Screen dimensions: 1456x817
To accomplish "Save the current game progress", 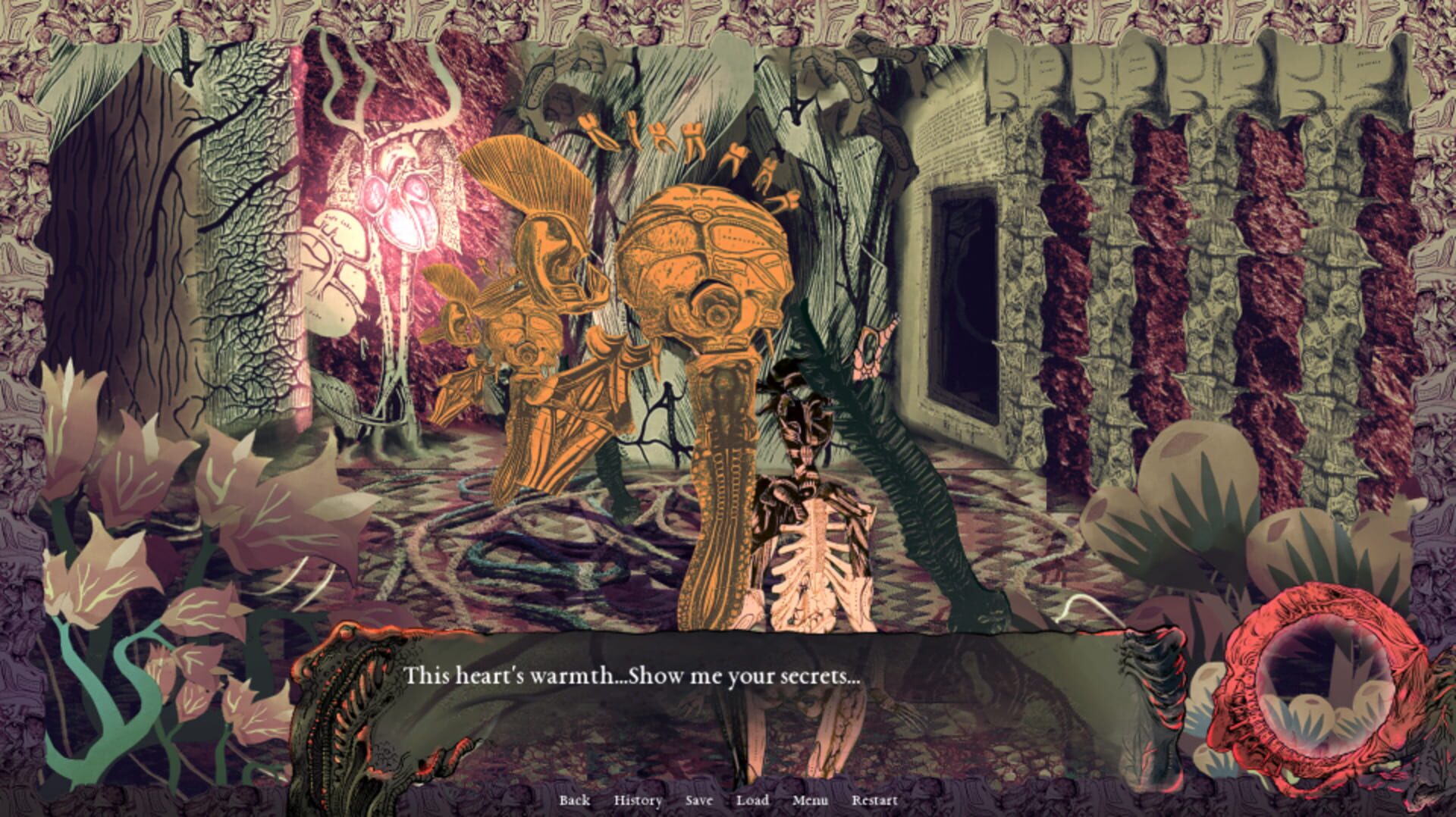I will point(698,800).
